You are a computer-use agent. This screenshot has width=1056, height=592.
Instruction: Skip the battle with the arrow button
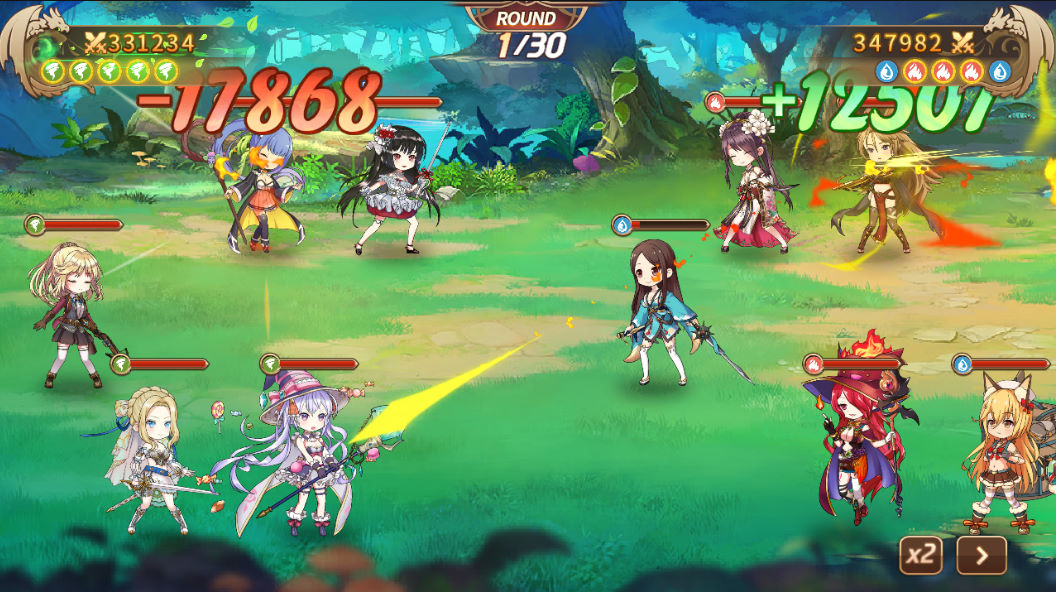click(x=981, y=555)
